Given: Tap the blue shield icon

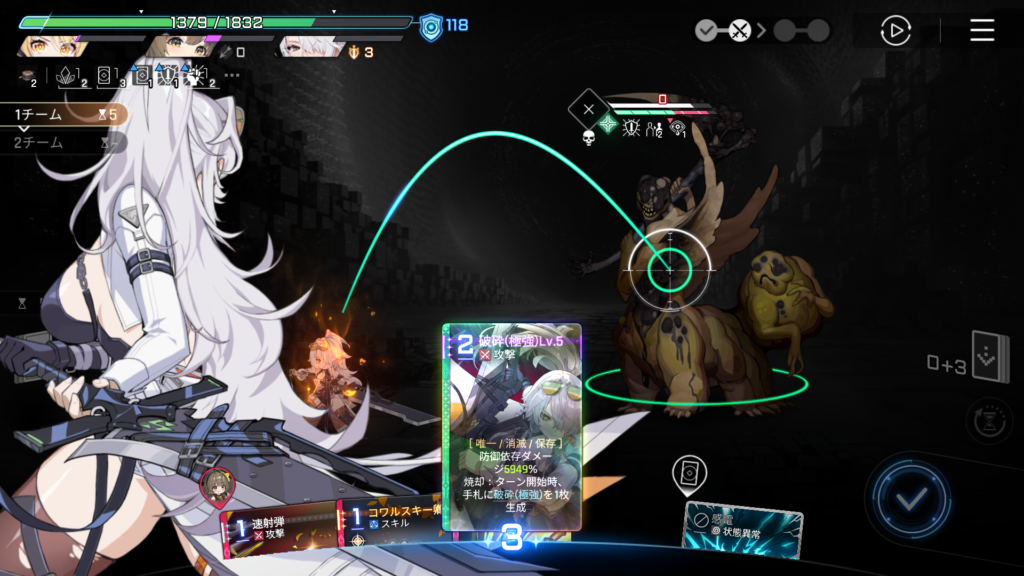Looking at the screenshot, I should click(431, 25).
